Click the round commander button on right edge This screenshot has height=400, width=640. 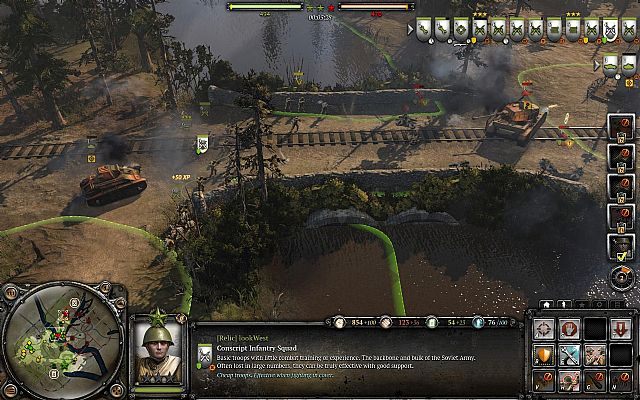tap(622, 276)
